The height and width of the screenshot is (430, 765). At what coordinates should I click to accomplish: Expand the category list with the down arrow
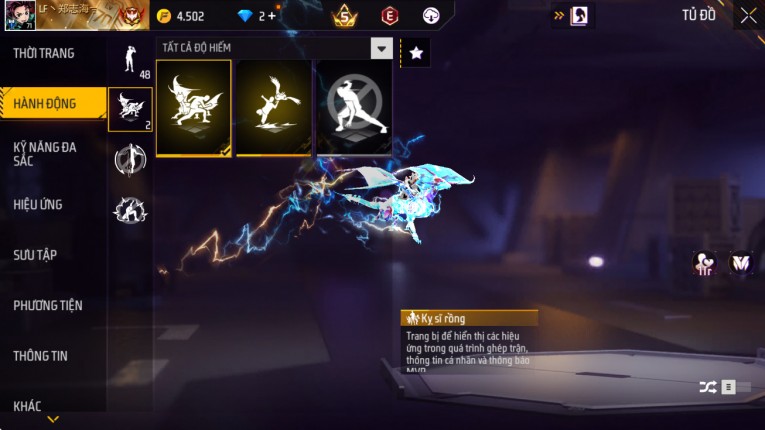coord(53,419)
